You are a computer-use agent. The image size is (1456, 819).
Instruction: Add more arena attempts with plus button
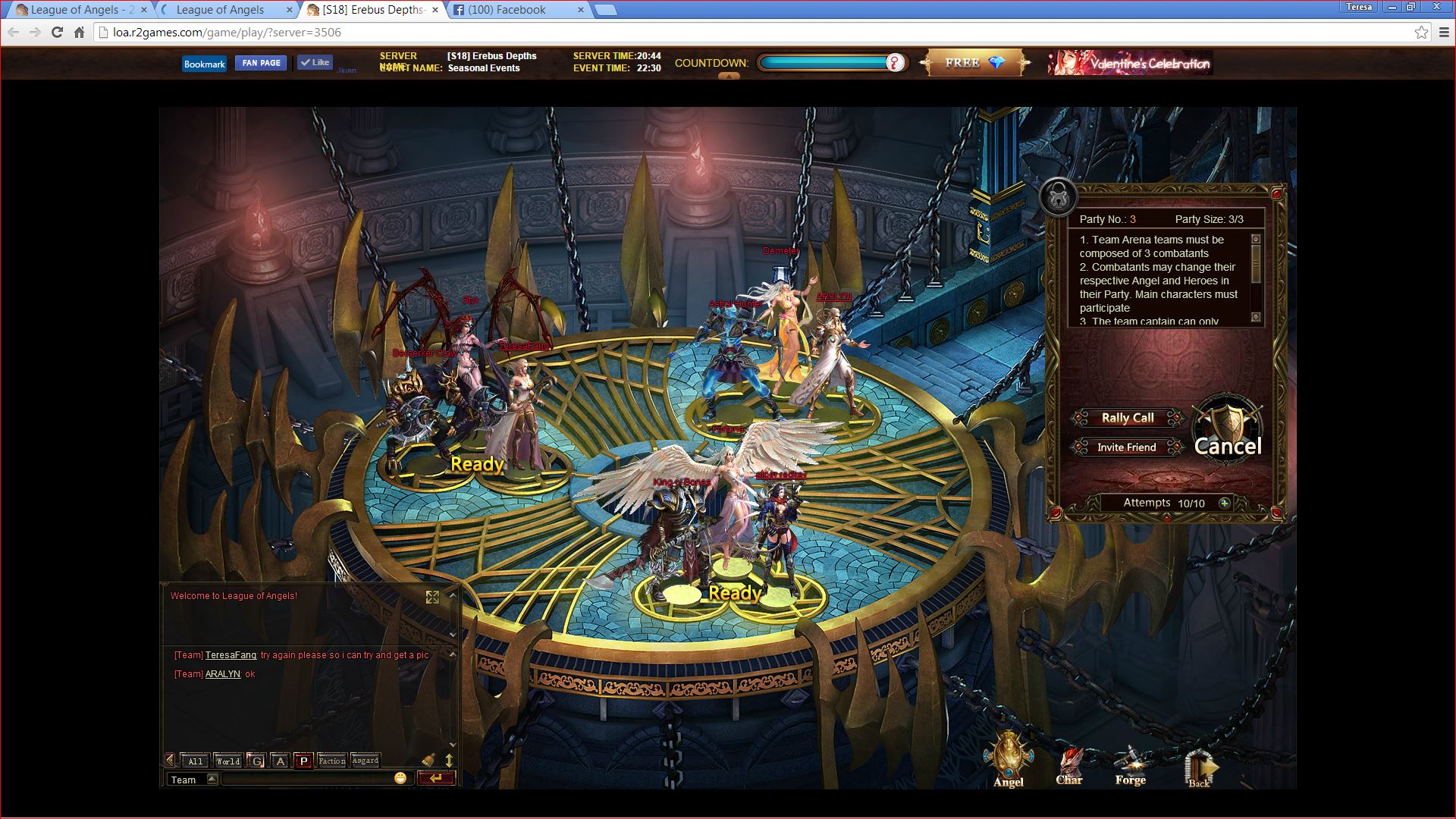click(x=1224, y=503)
